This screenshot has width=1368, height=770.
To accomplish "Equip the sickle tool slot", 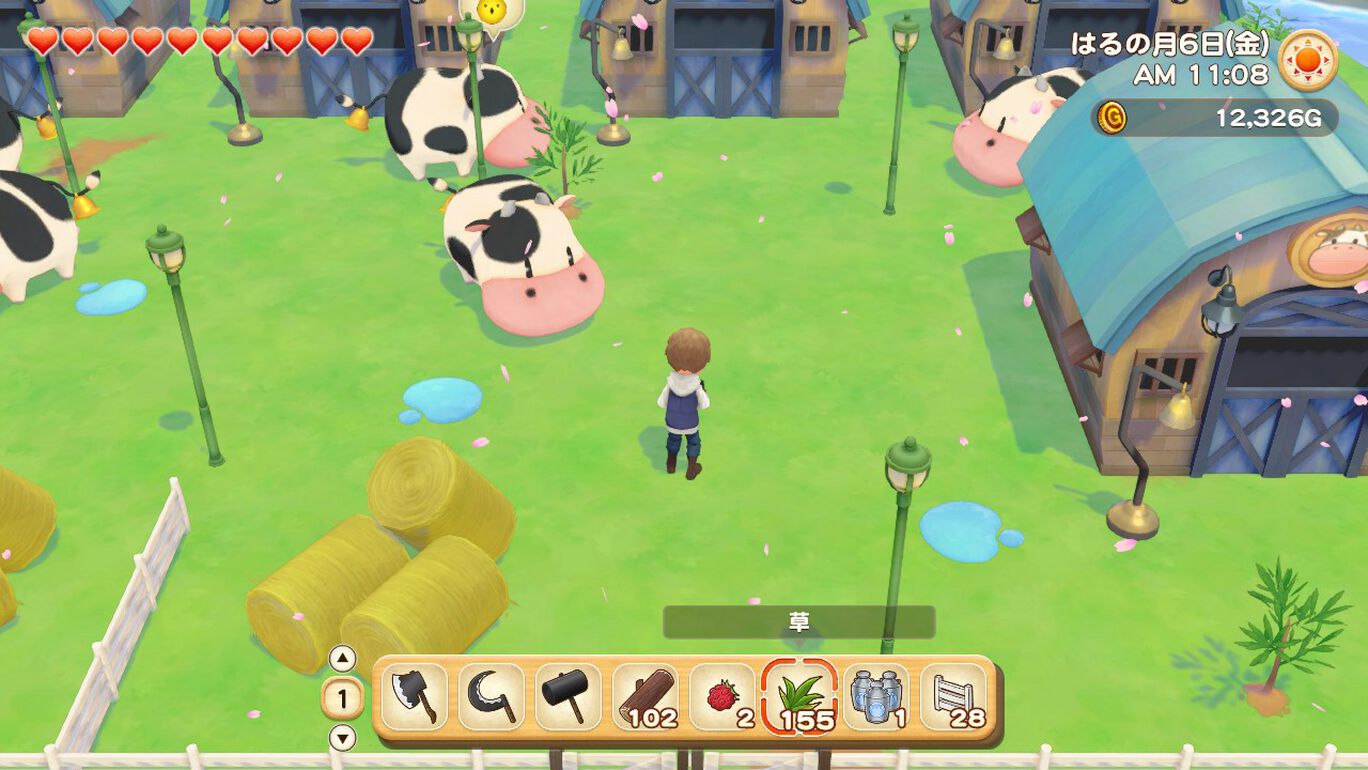I will 491,697.
